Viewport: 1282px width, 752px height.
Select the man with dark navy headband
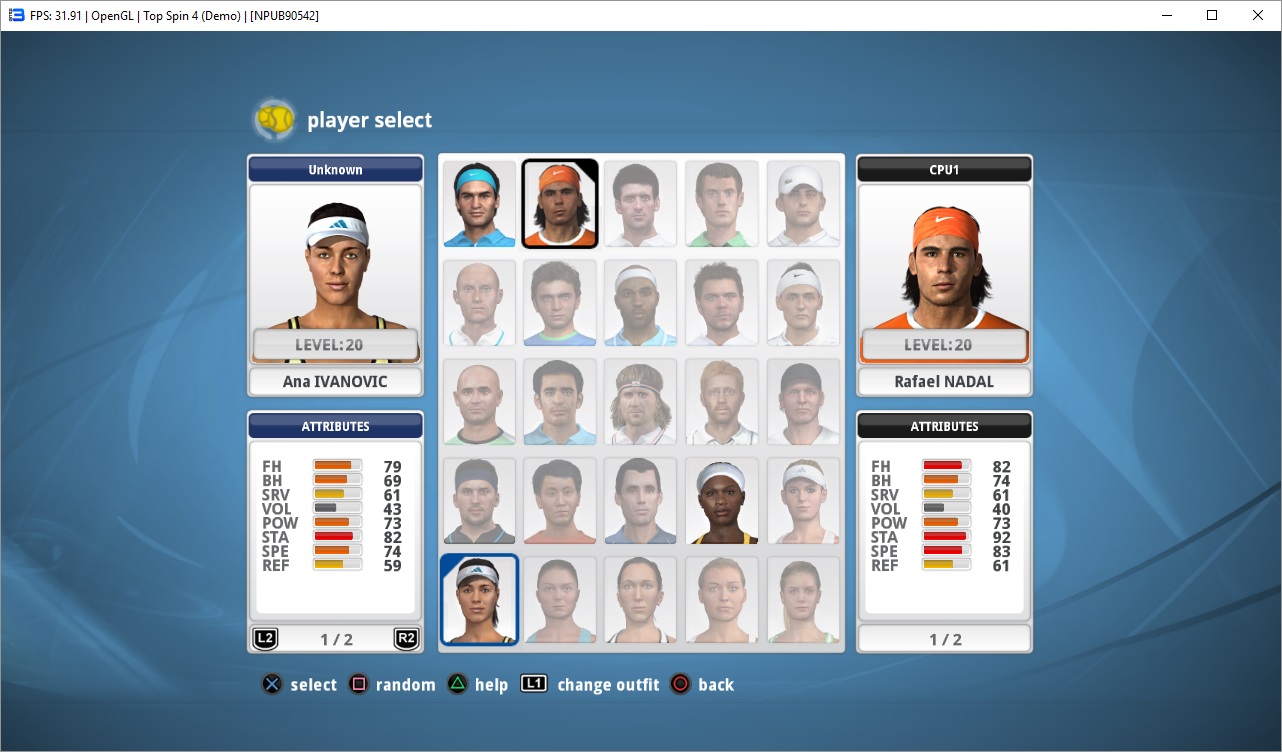(479, 501)
